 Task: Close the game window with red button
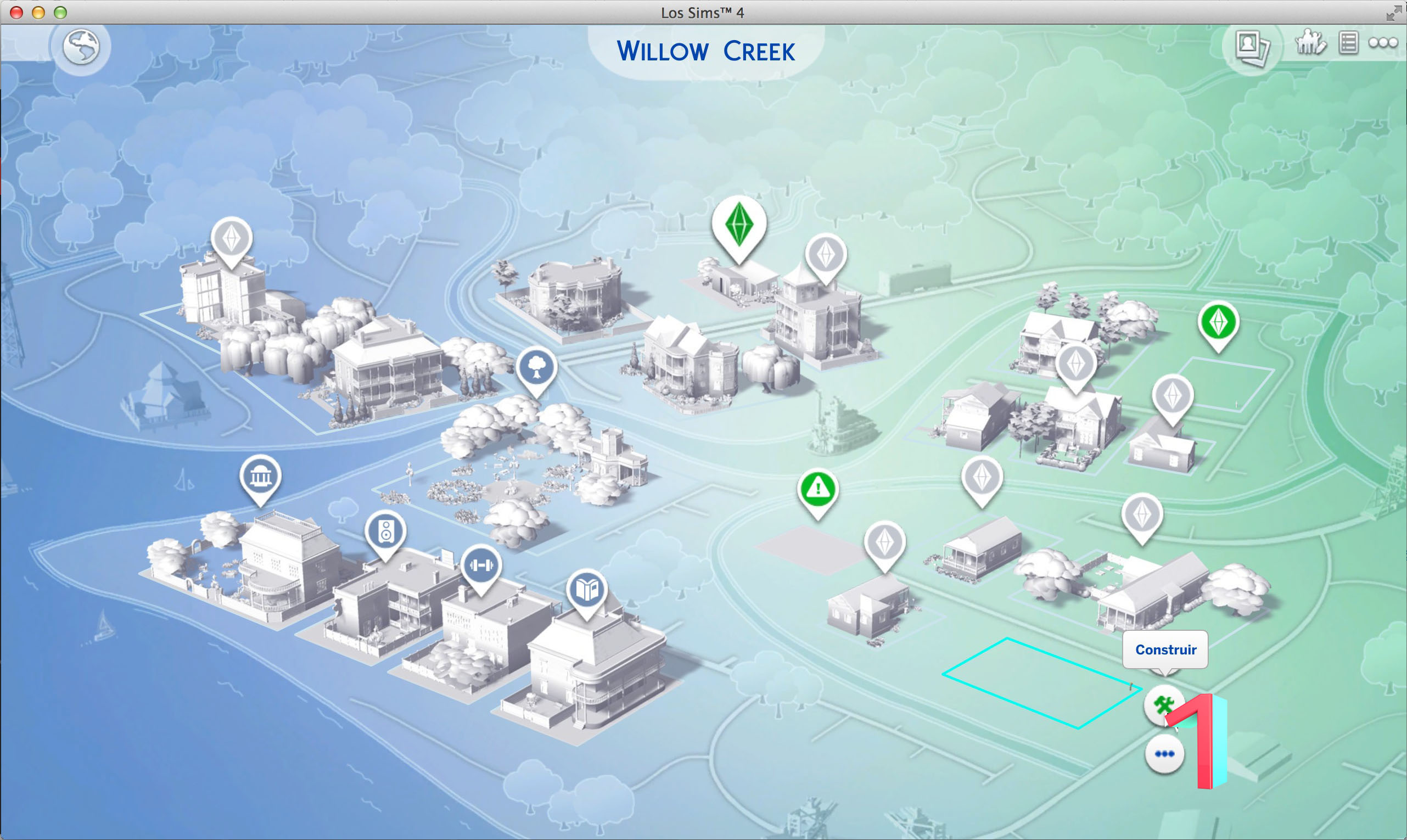tap(16, 13)
